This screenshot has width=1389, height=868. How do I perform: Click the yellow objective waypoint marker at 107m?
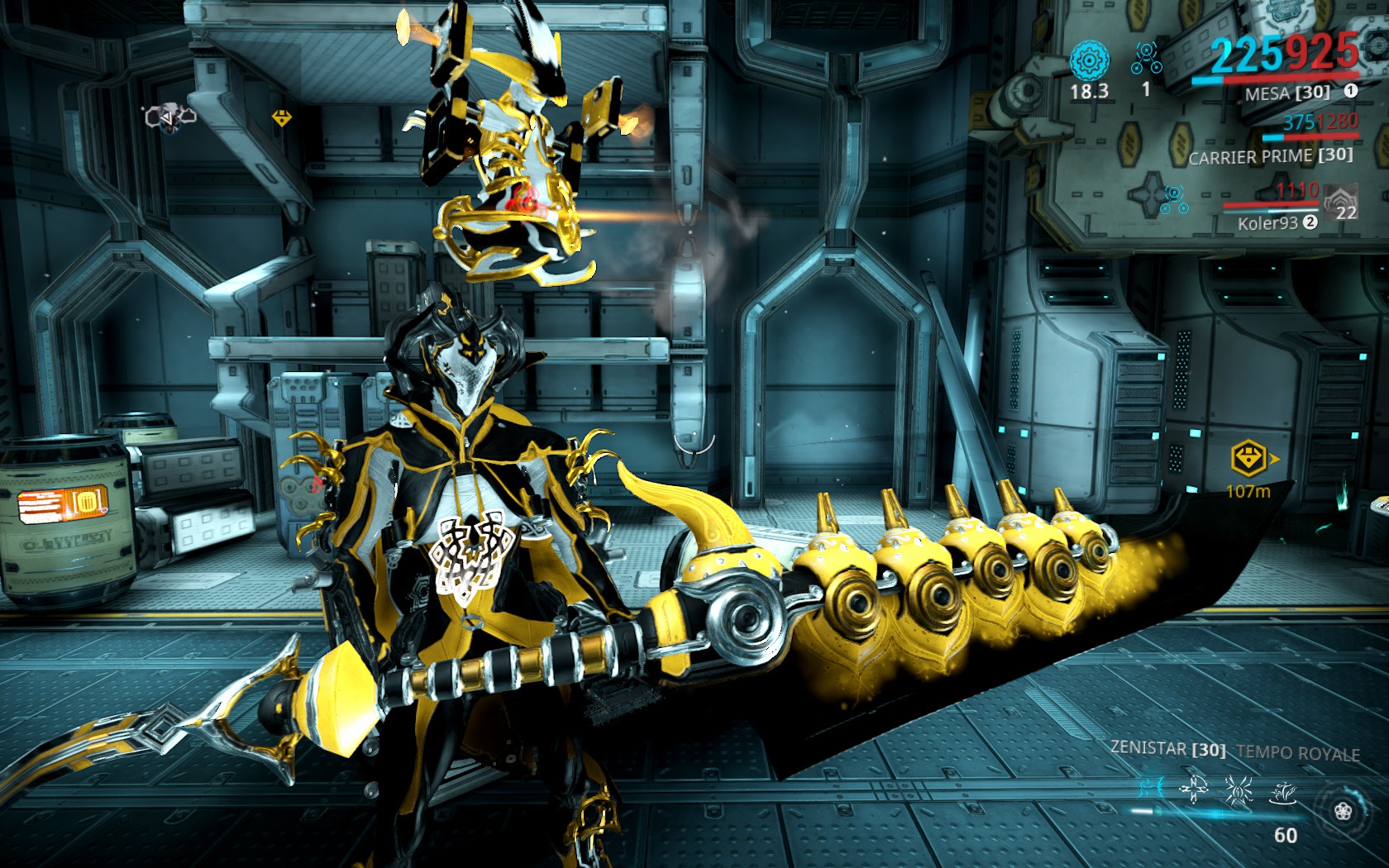pos(1249,457)
